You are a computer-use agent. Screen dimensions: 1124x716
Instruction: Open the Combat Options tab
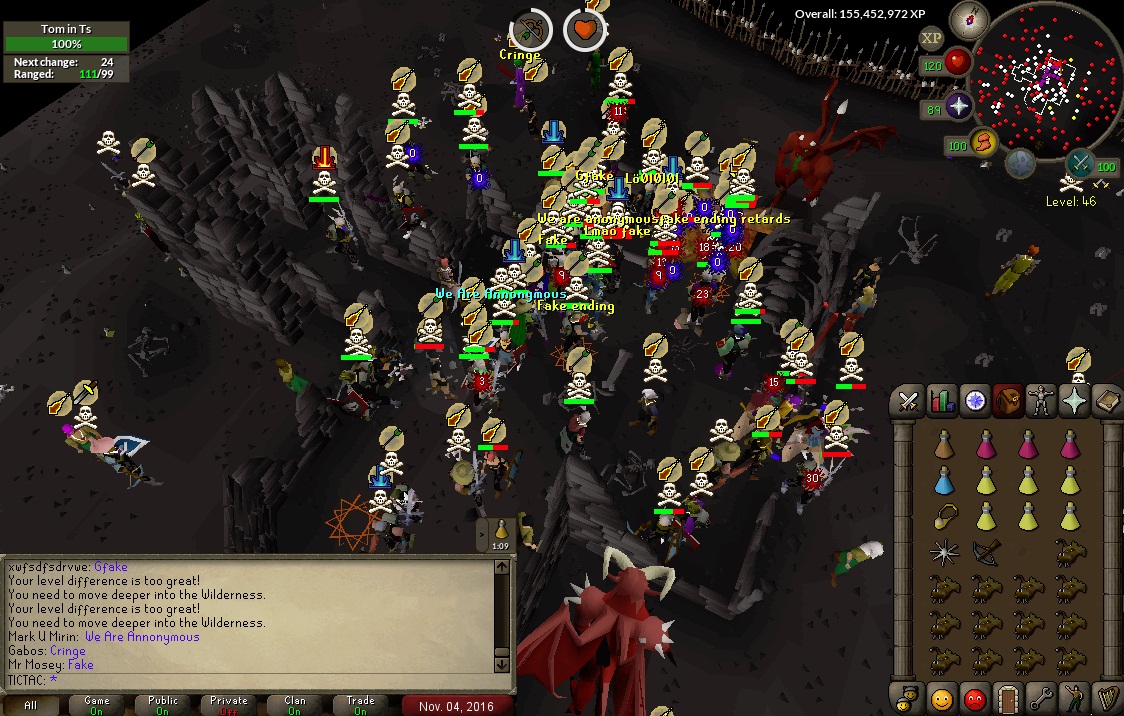(908, 402)
